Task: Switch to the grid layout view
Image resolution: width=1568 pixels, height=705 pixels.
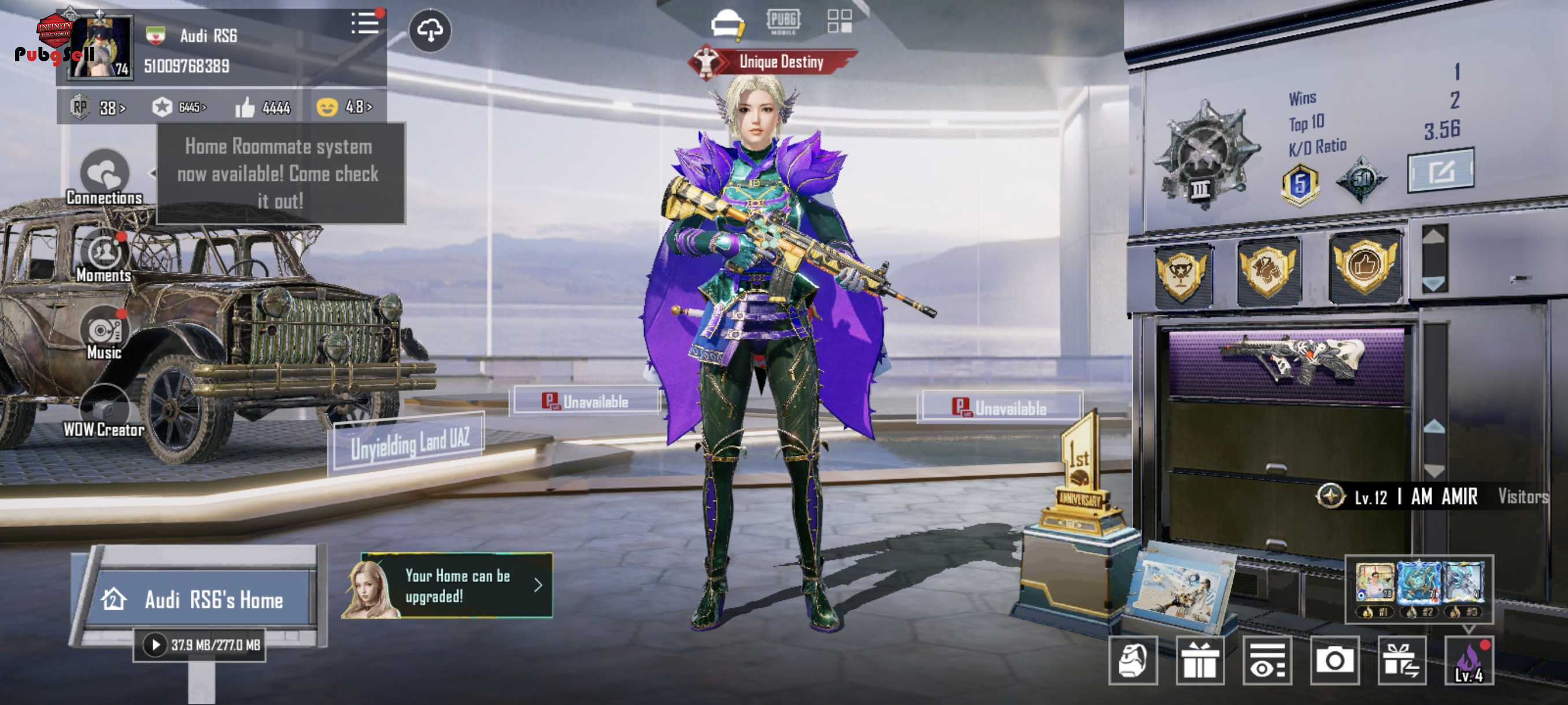Action: (840, 21)
